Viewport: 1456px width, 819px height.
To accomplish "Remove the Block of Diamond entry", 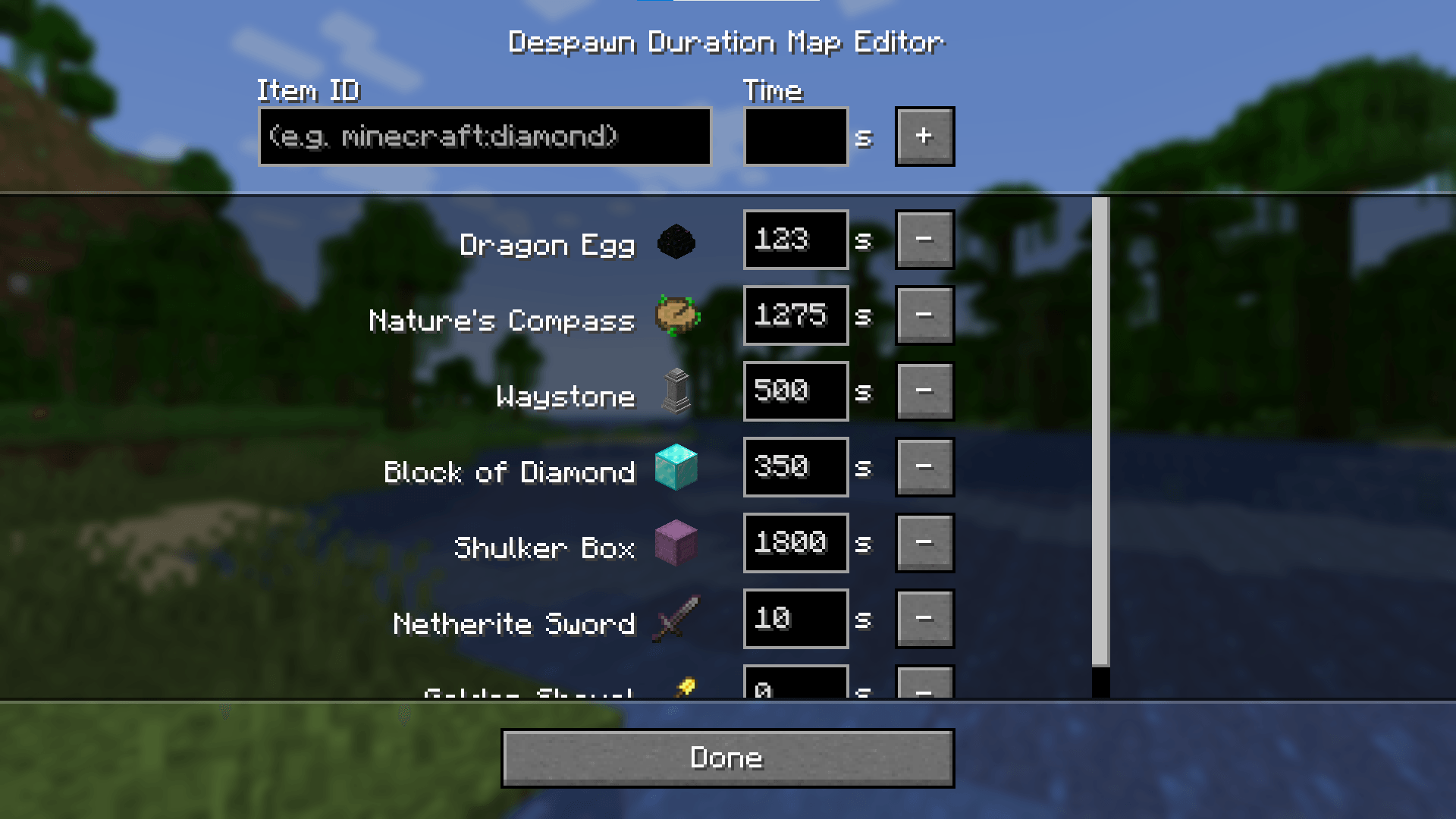I will [924, 468].
